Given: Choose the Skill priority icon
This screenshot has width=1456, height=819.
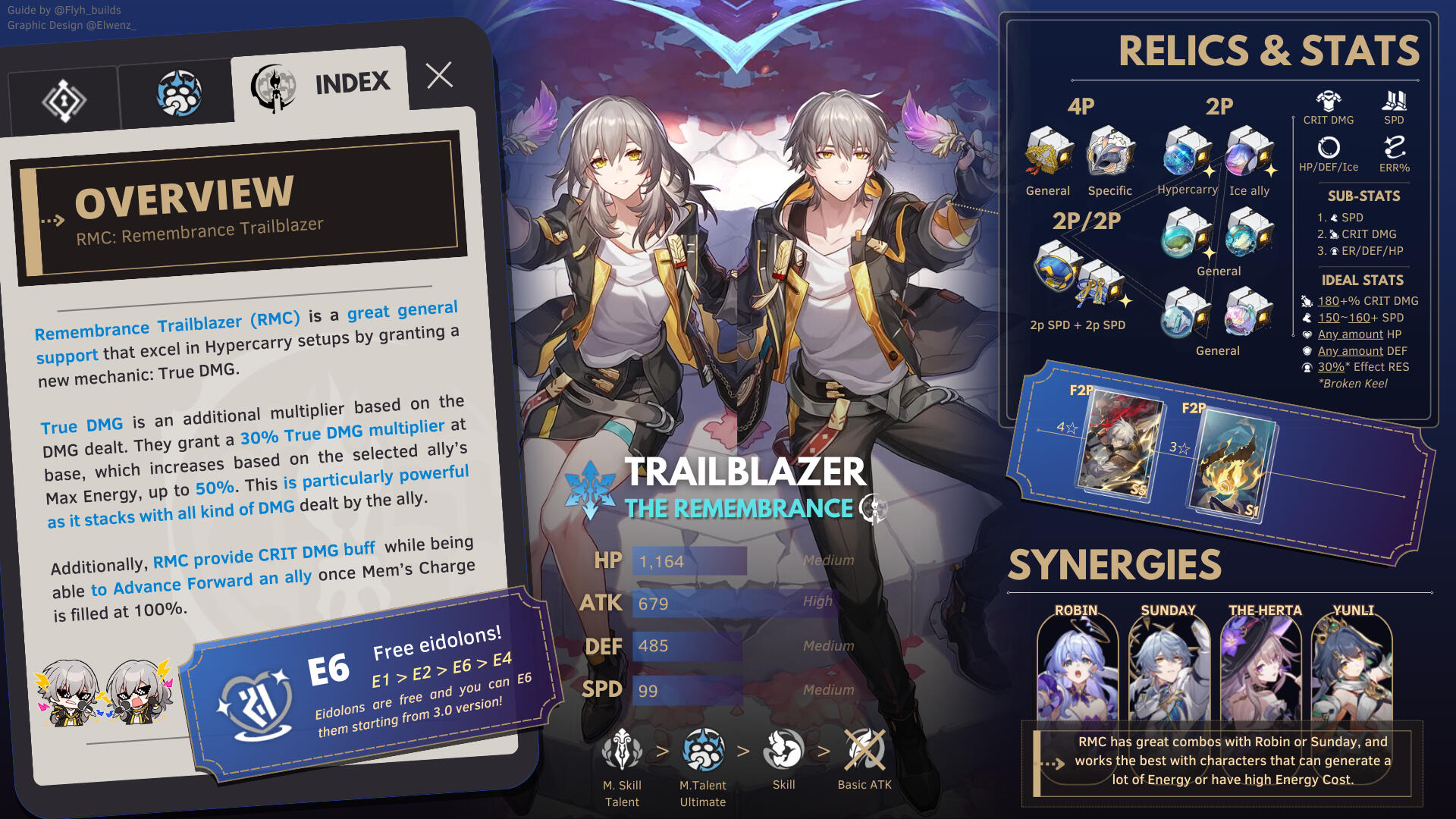Looking at the screenshot, I should pos(783,749).
